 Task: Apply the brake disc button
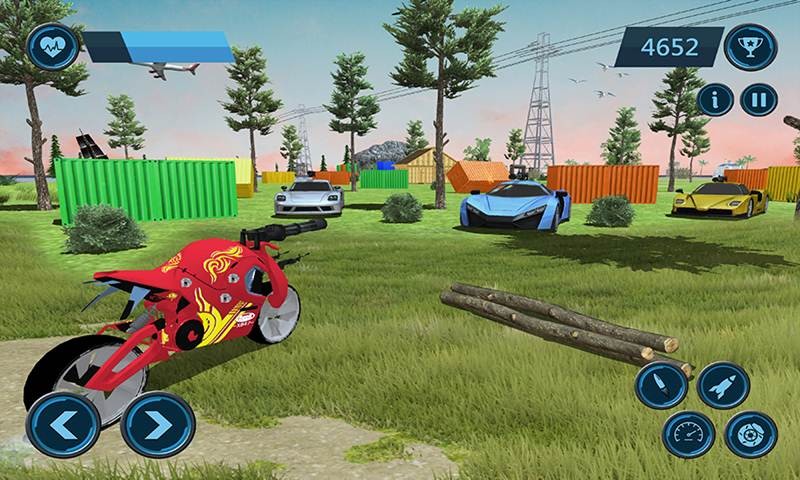coord(749,434)
